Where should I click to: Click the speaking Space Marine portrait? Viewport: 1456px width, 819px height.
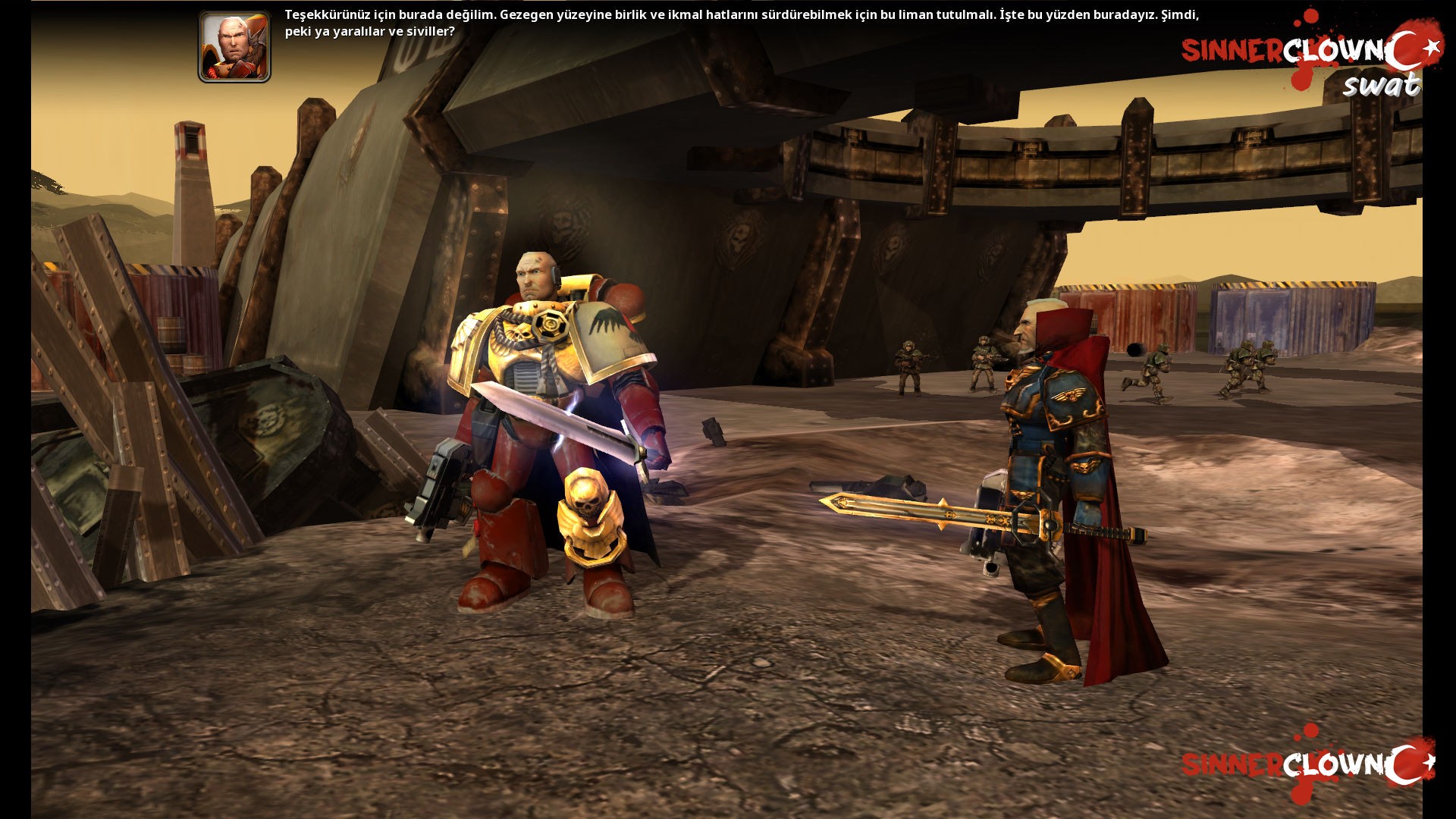point(234,47)
